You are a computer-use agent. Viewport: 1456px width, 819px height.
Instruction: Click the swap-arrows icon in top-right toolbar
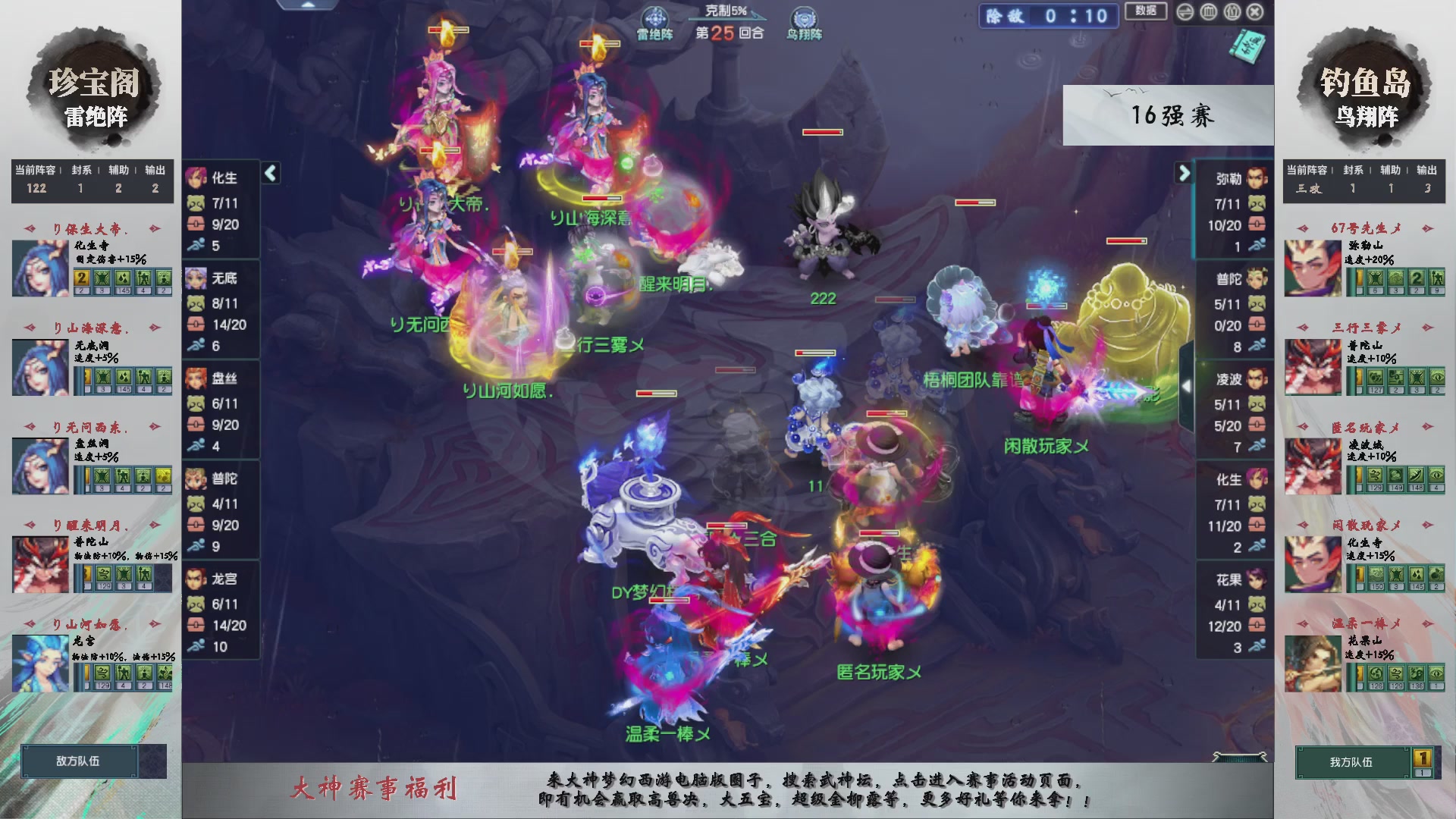pyautogui.click(x=1185, y=13)
